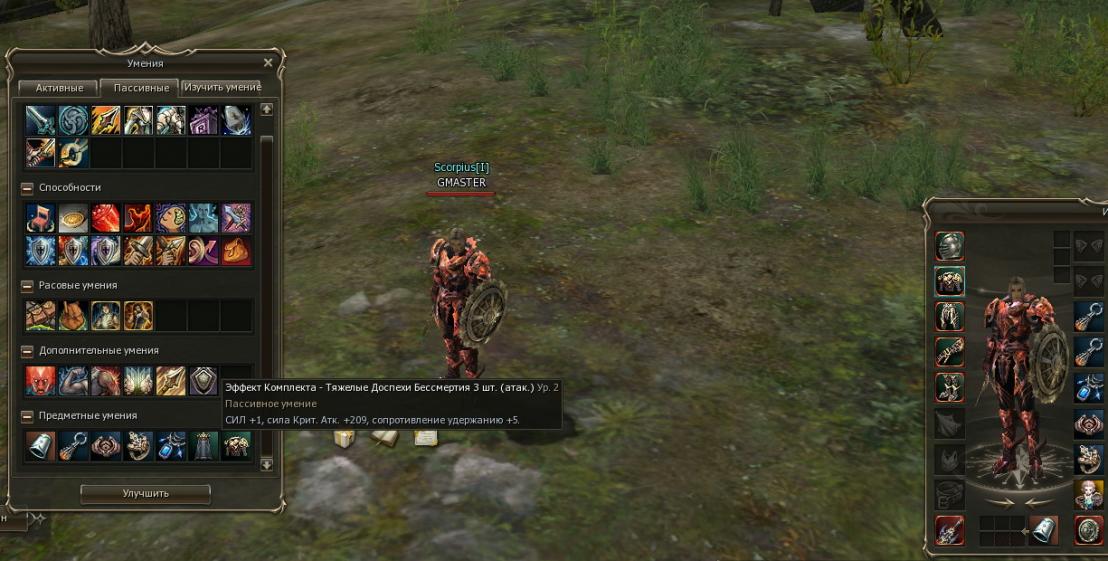The width and height of the screenshot is (1108, 561).
Task: Select the silver bell item skill
Action: [x=40, y=446]
